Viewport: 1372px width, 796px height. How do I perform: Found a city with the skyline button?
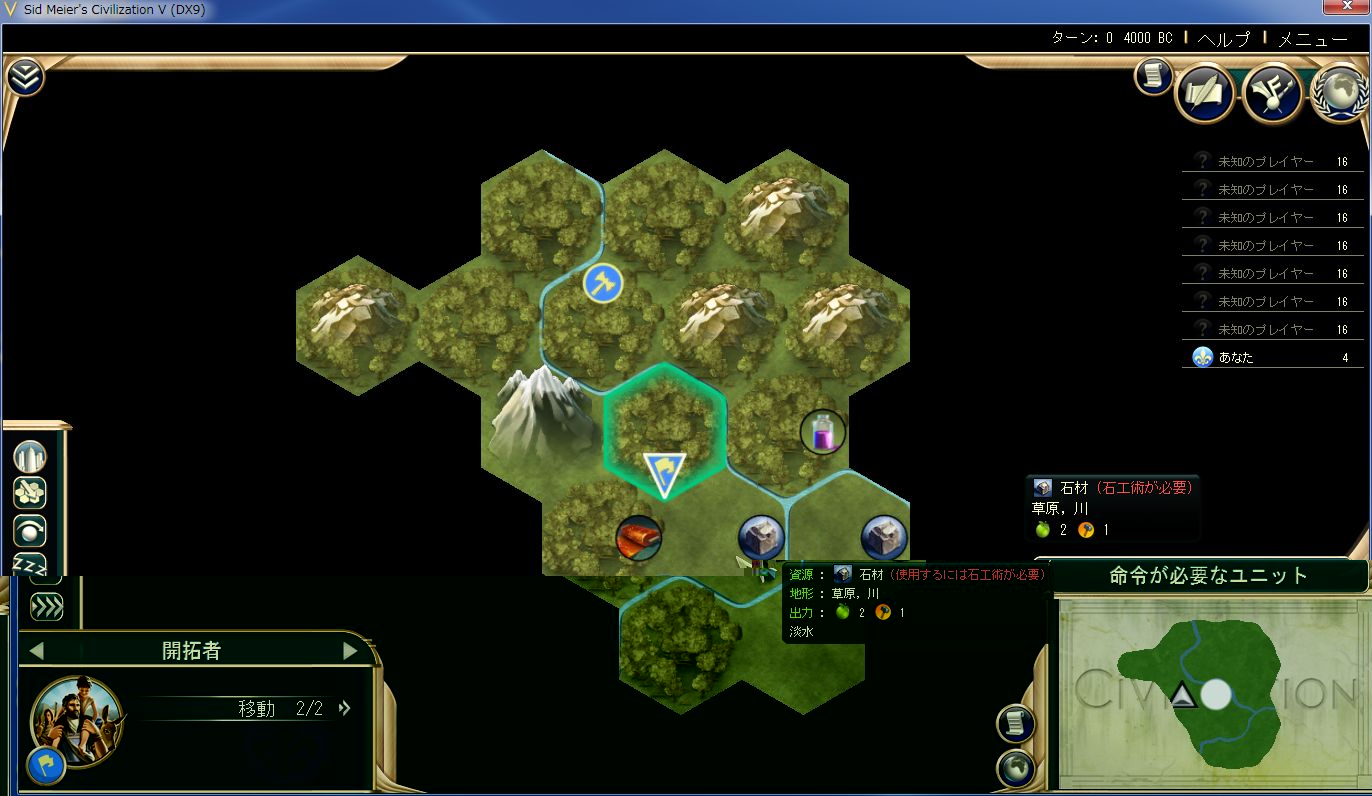point(30,457)
